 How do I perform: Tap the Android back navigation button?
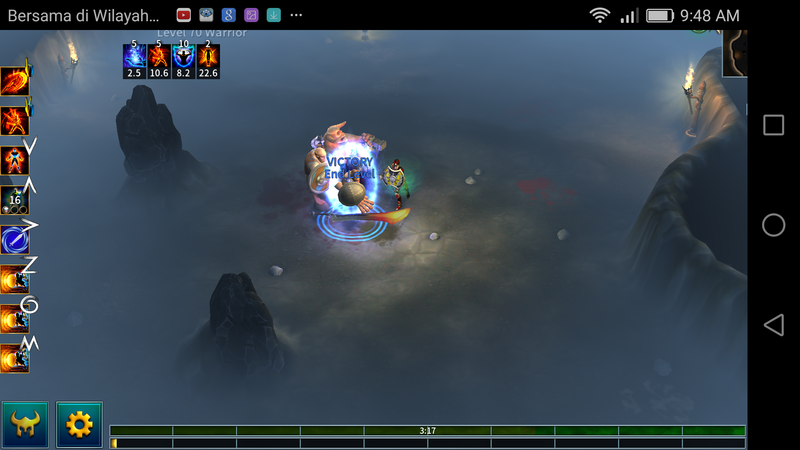click(773, 325)
